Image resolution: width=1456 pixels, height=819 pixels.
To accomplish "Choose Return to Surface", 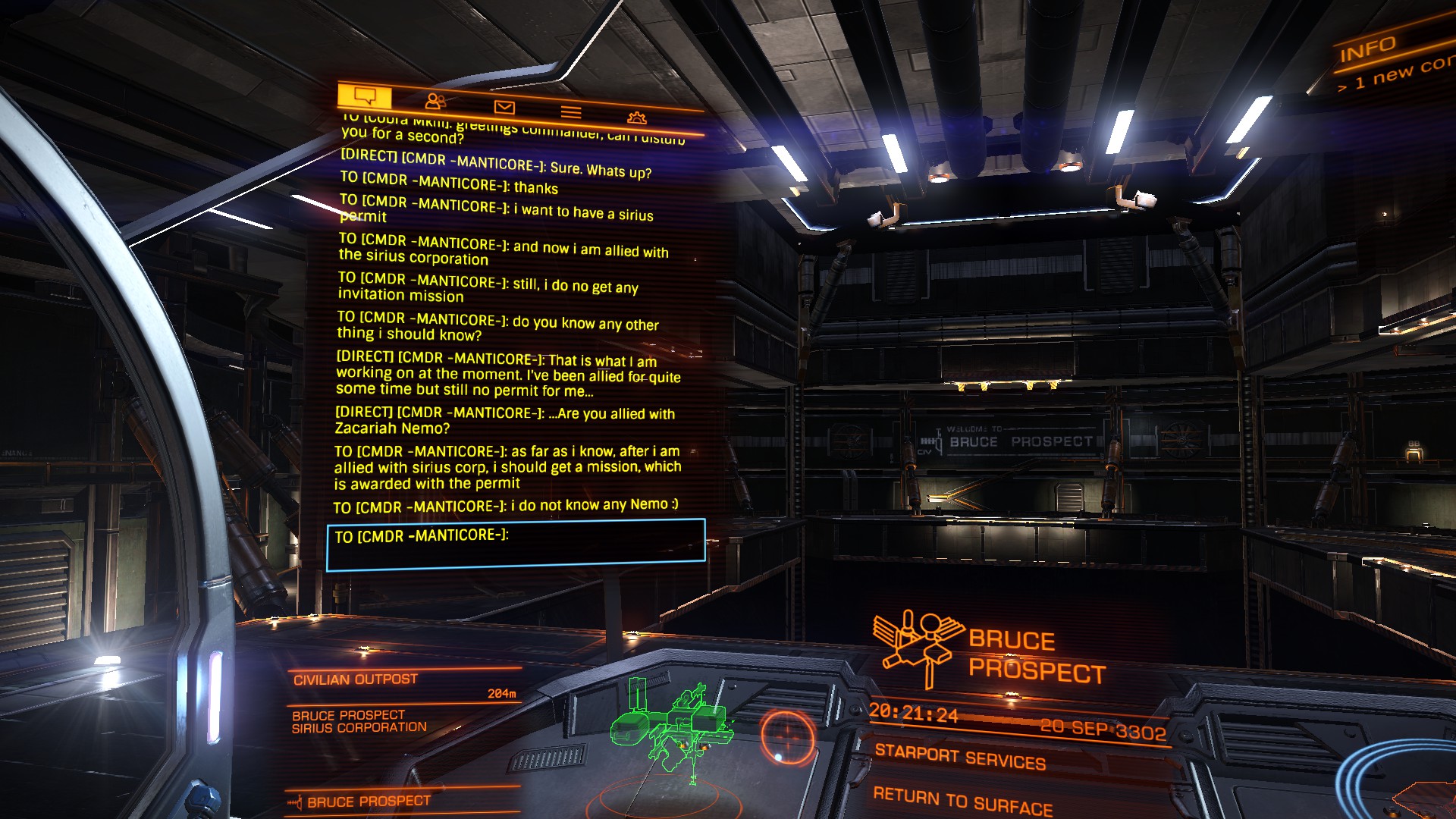I will coord(962,802).
